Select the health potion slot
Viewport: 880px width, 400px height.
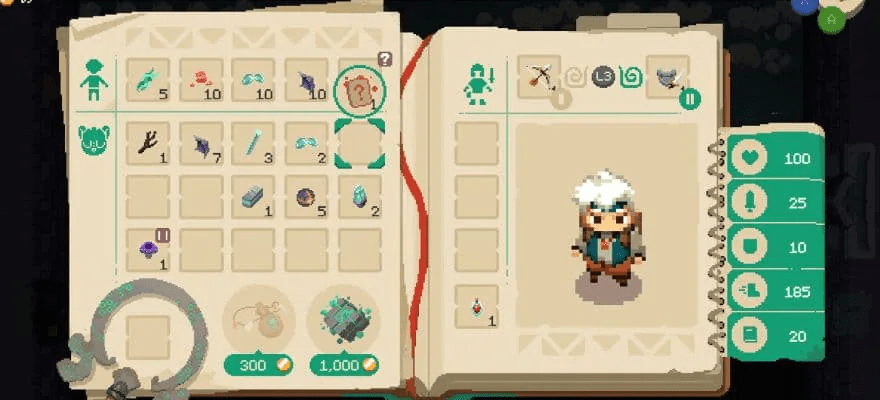click(x=476, y=305)
